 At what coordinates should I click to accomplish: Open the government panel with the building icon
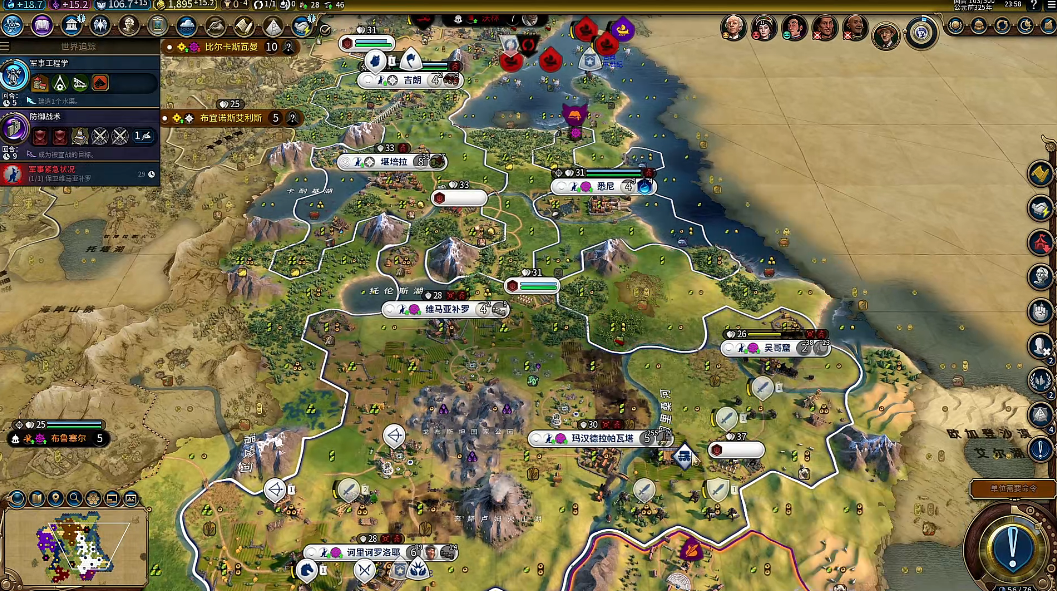tap(72, 26)
